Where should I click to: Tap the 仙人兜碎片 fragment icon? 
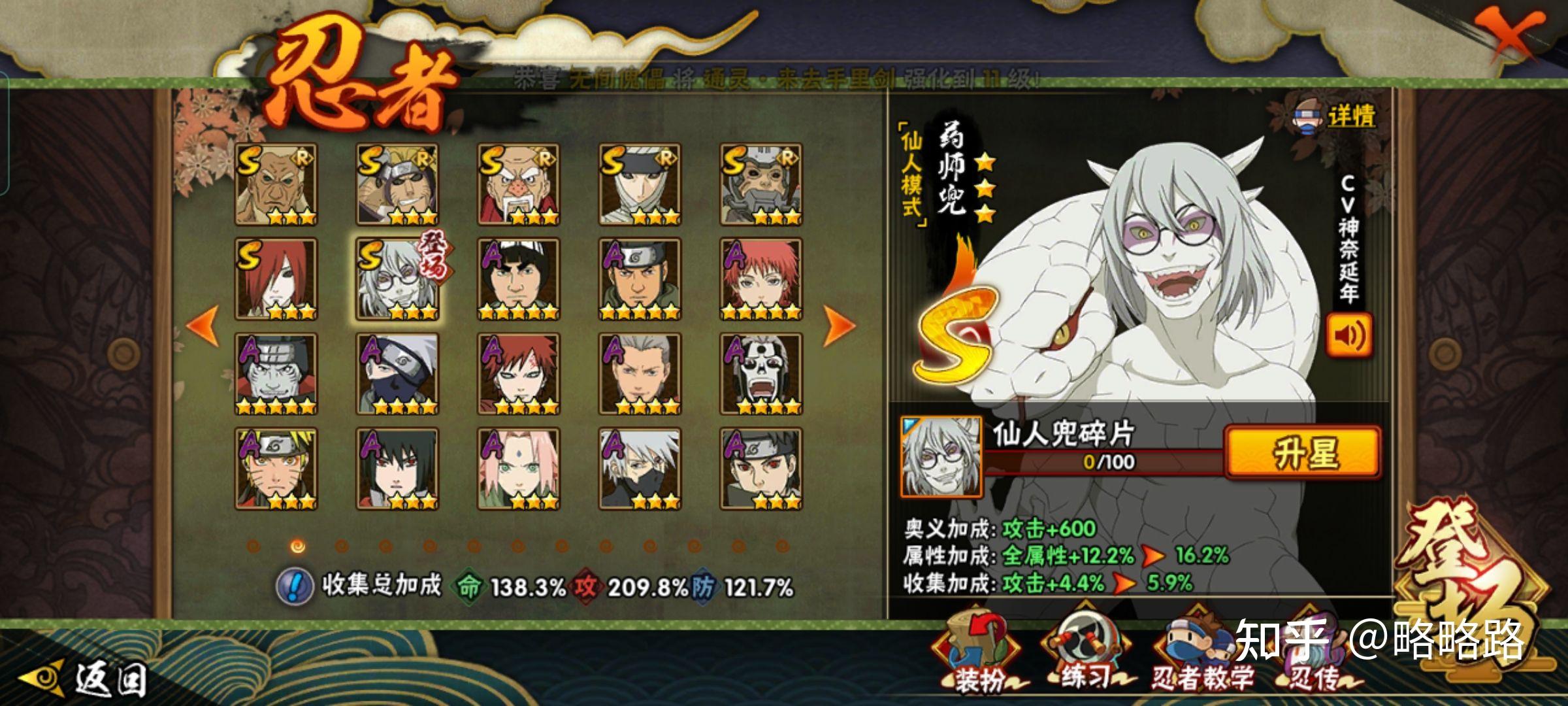(x=941, y=456)
